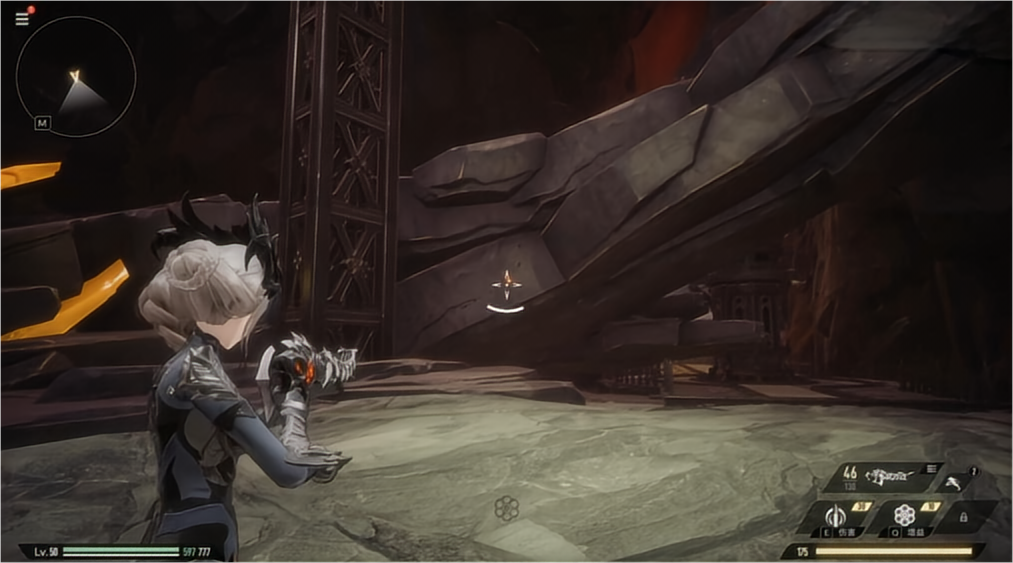Image resolution: width=1013 pixels, height=563 pixels.
Task: Switch to the secondary pistol weapon
Action: tap(957, 482)
